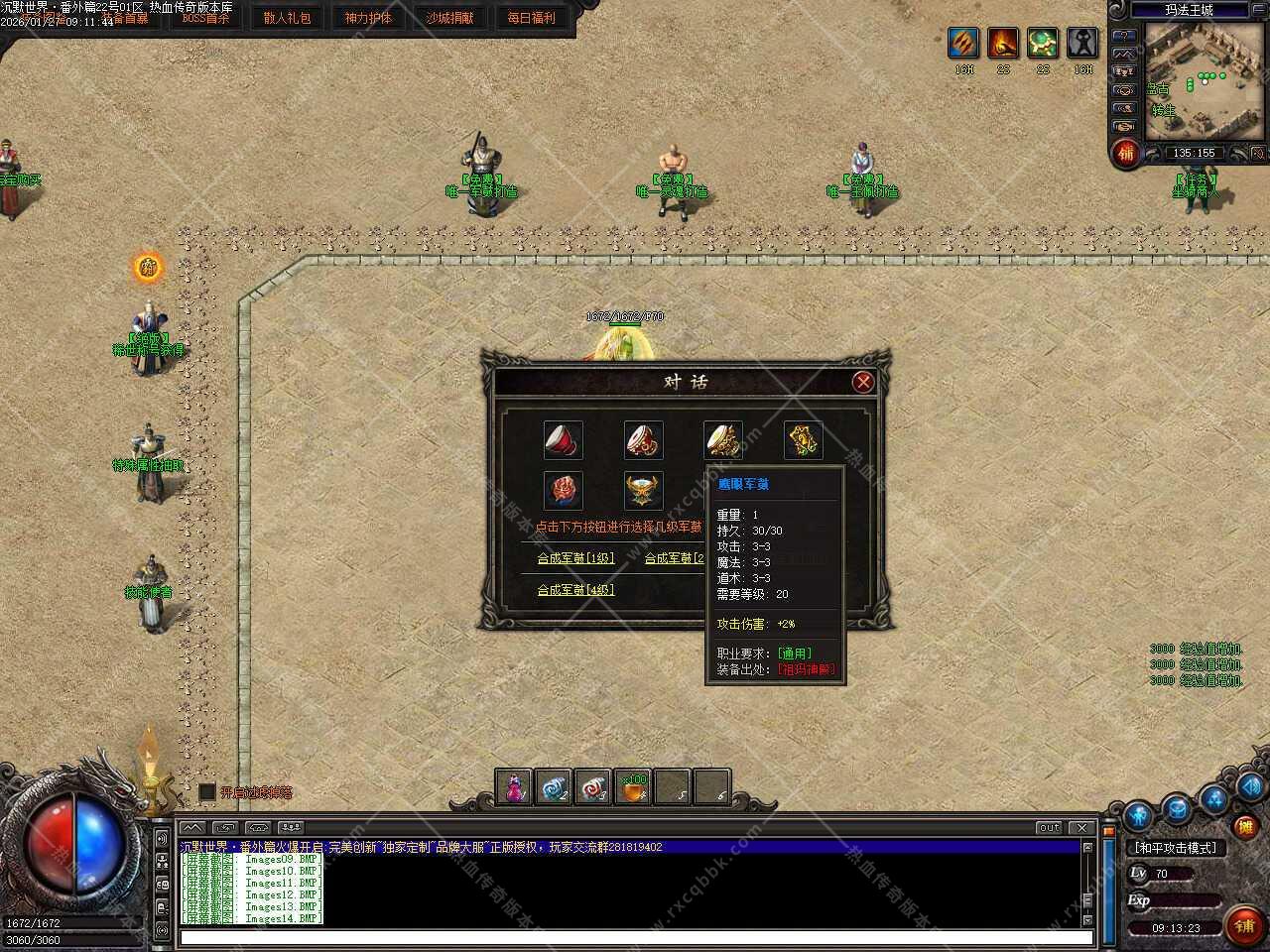Viewport: 1270px width, 952px height.
Task: Choose the 合成军鼓[4级] option
Action: [575, 590]
